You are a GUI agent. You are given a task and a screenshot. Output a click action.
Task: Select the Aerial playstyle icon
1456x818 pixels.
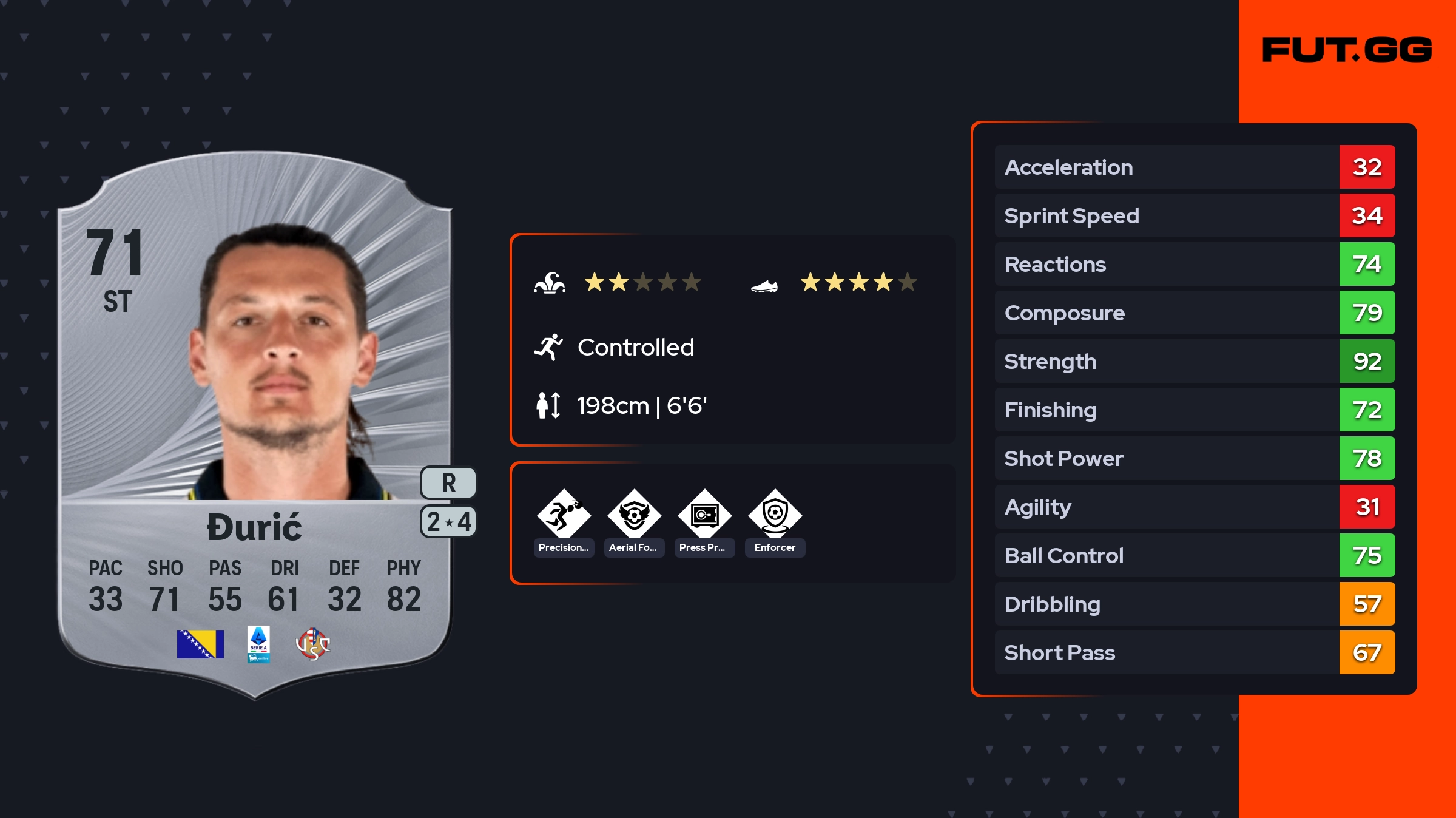634,515
